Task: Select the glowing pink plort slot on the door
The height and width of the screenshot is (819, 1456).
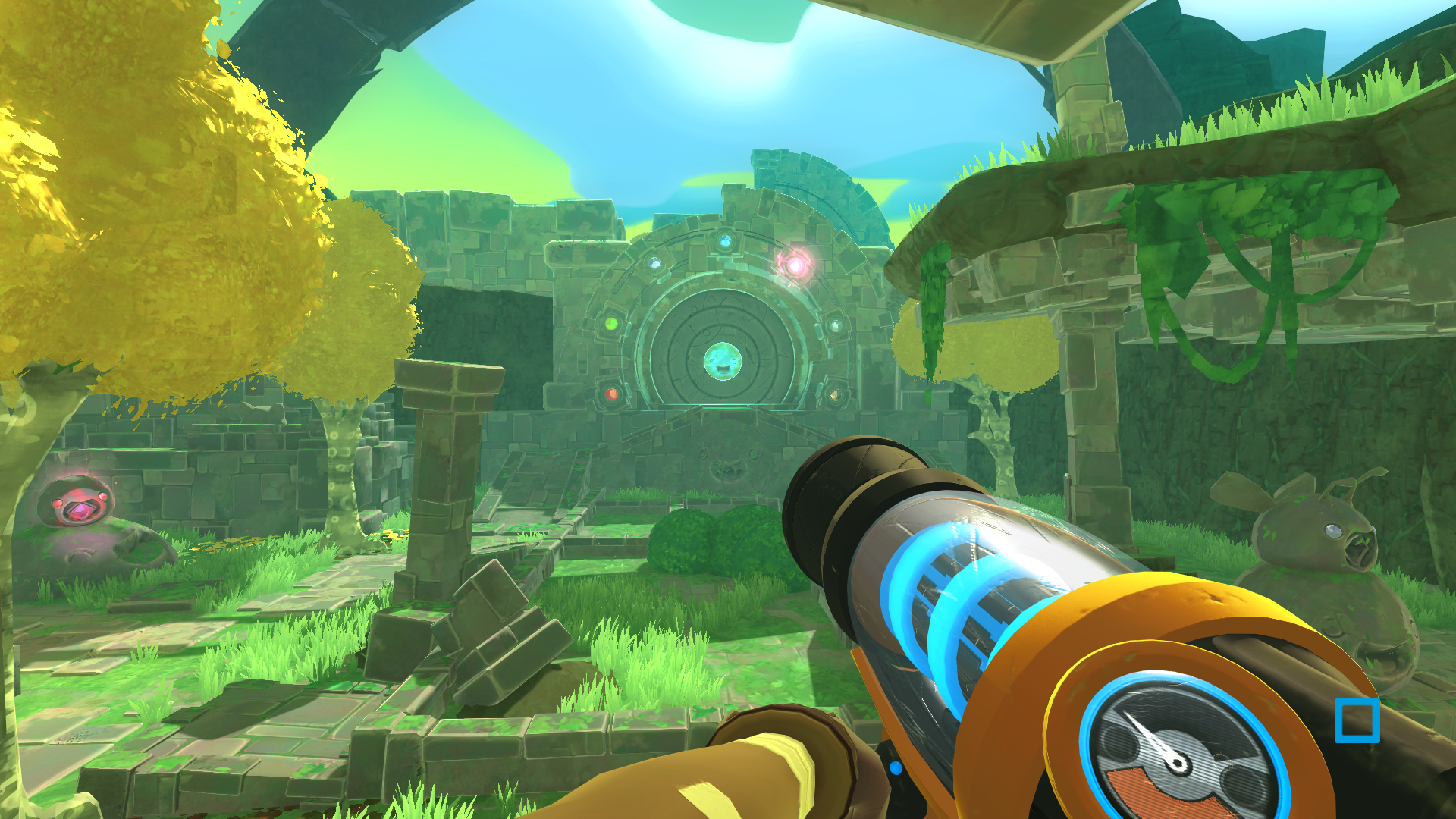Action: tap(796, 265)
